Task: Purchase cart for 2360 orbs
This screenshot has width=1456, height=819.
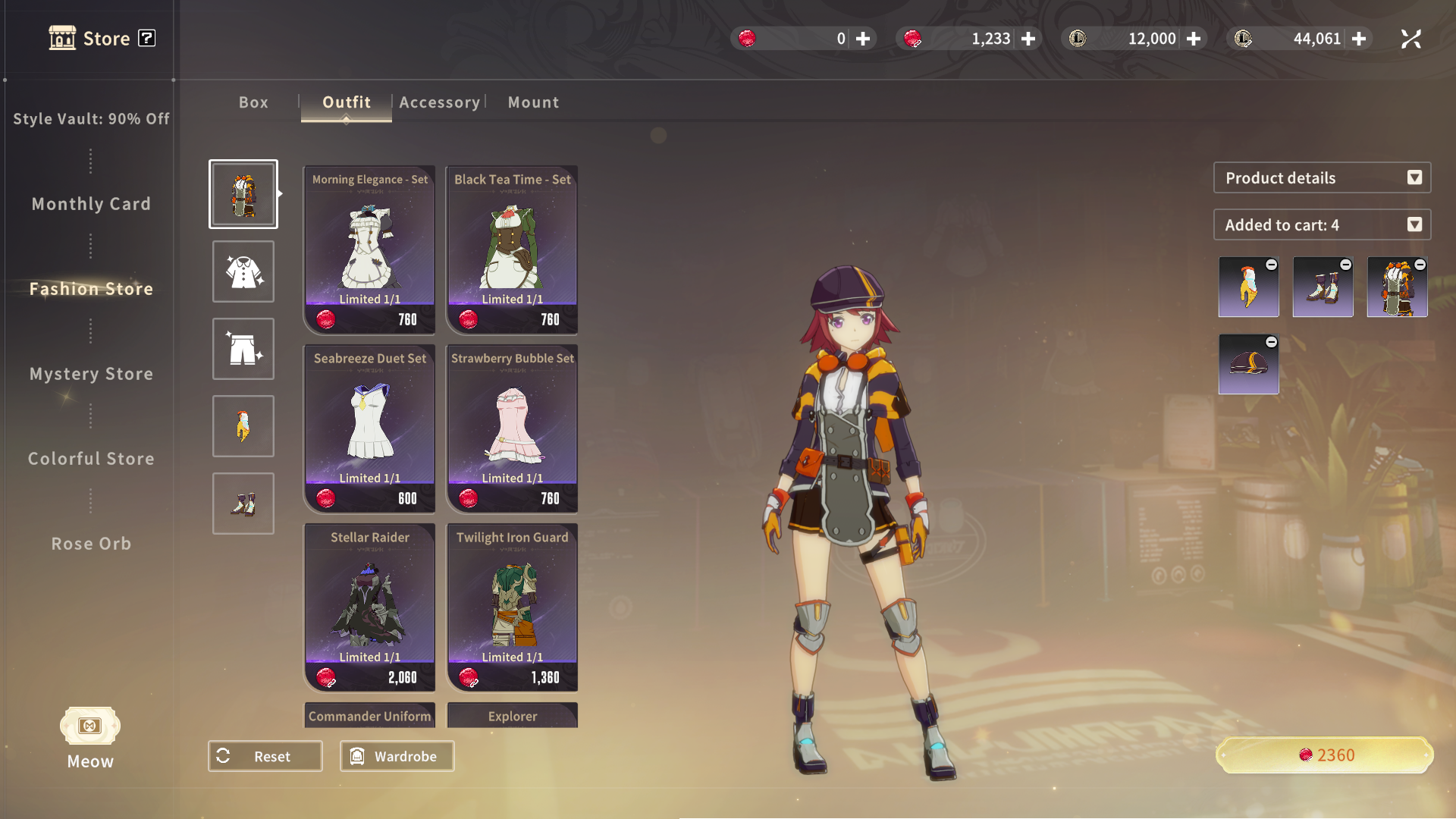Action: point(1325,755)
